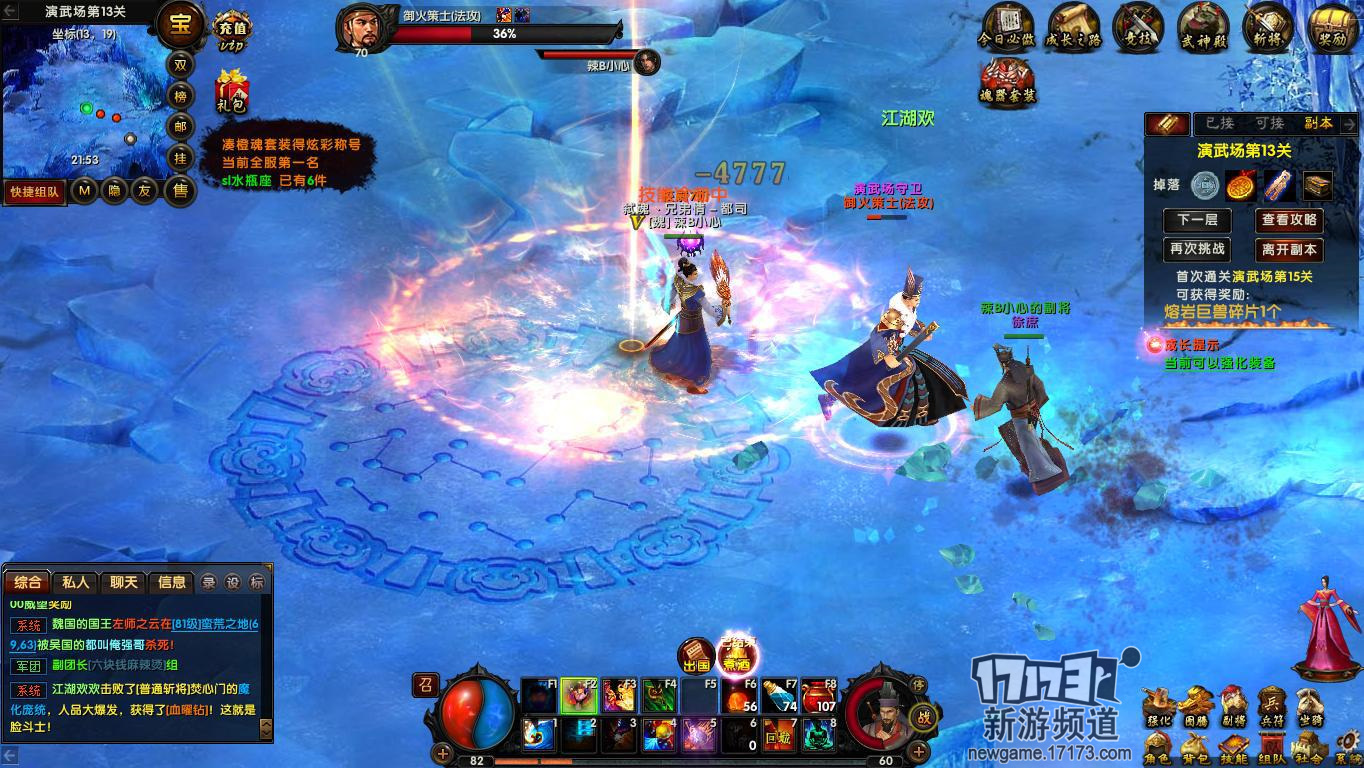Click the 出国 scroll button
This screenshot has height=768, width=1364.
(x=696, y=655)
